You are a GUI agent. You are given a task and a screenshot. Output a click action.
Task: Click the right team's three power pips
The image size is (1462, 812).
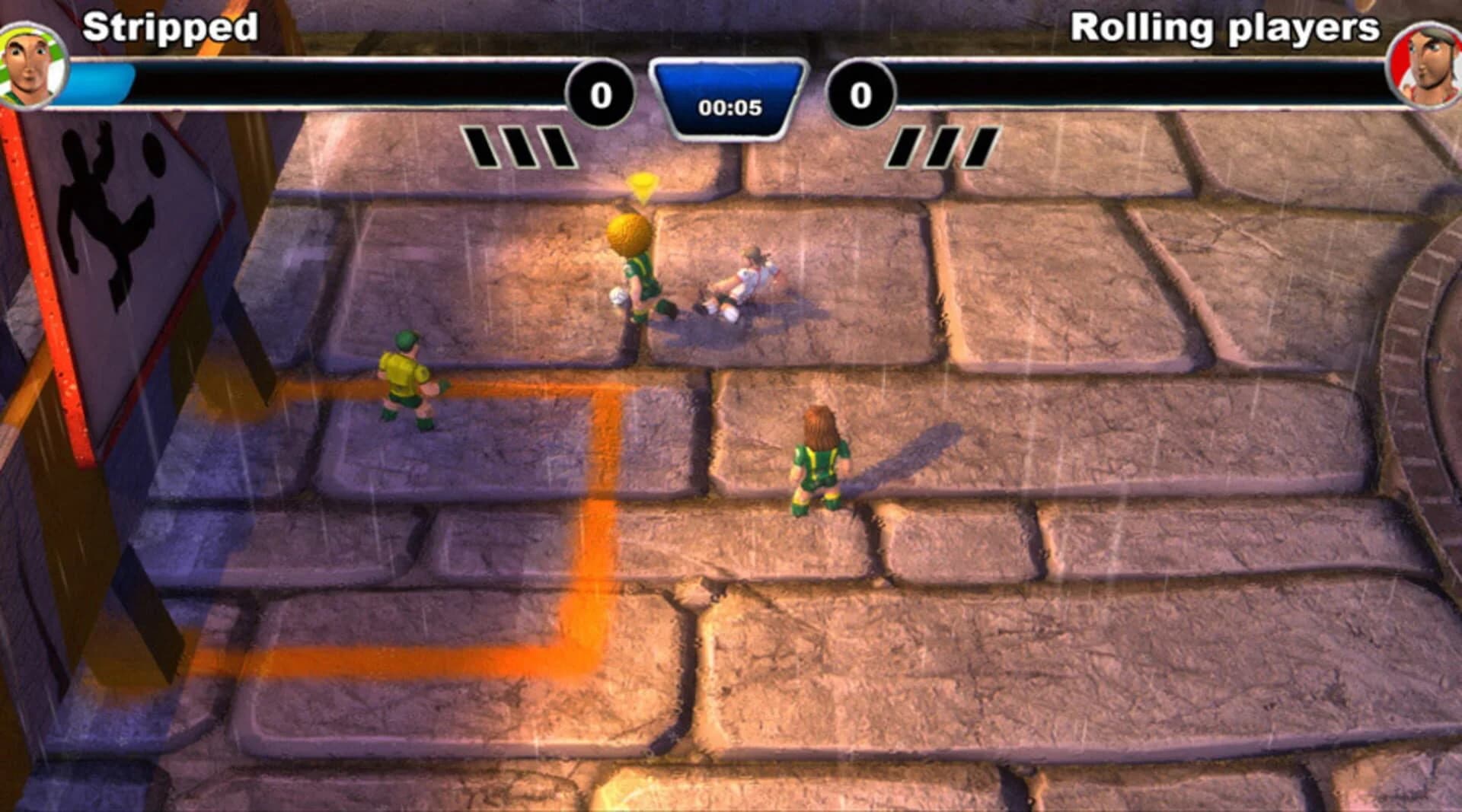click(944, 147)
